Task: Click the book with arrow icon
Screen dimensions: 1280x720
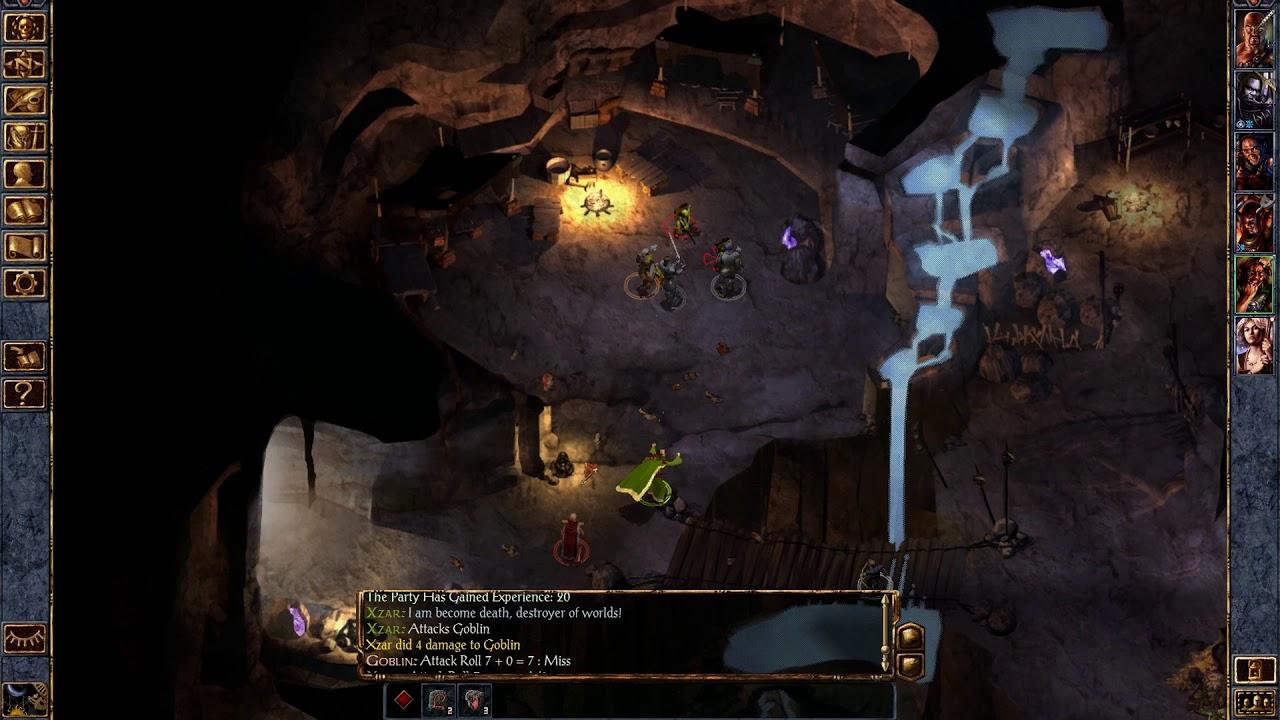Action: (24, 356)
